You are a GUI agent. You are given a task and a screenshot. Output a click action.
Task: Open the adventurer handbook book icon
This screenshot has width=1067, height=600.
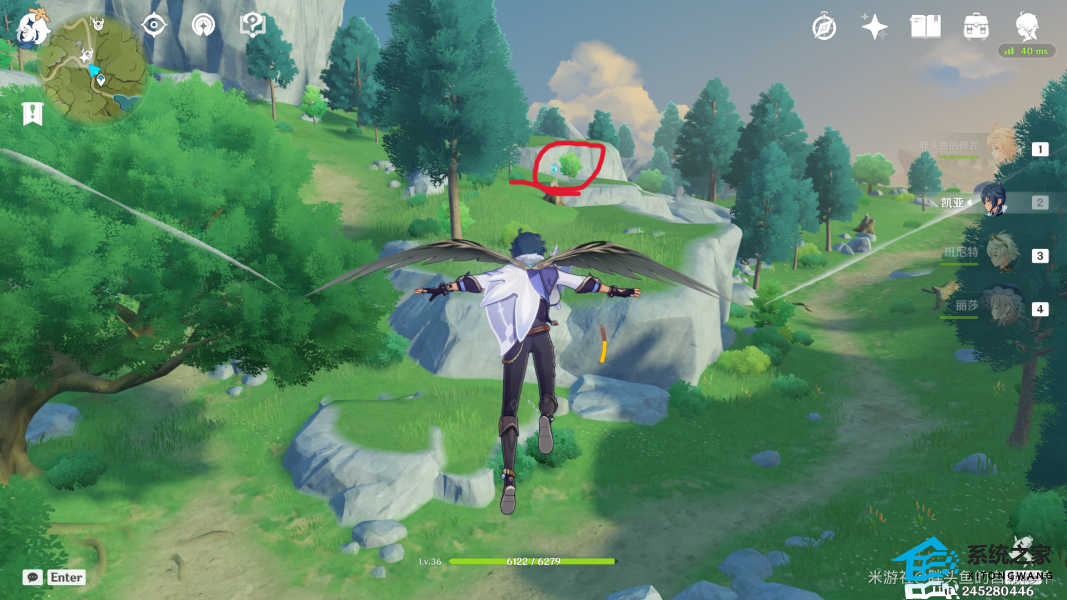(925, 27)
